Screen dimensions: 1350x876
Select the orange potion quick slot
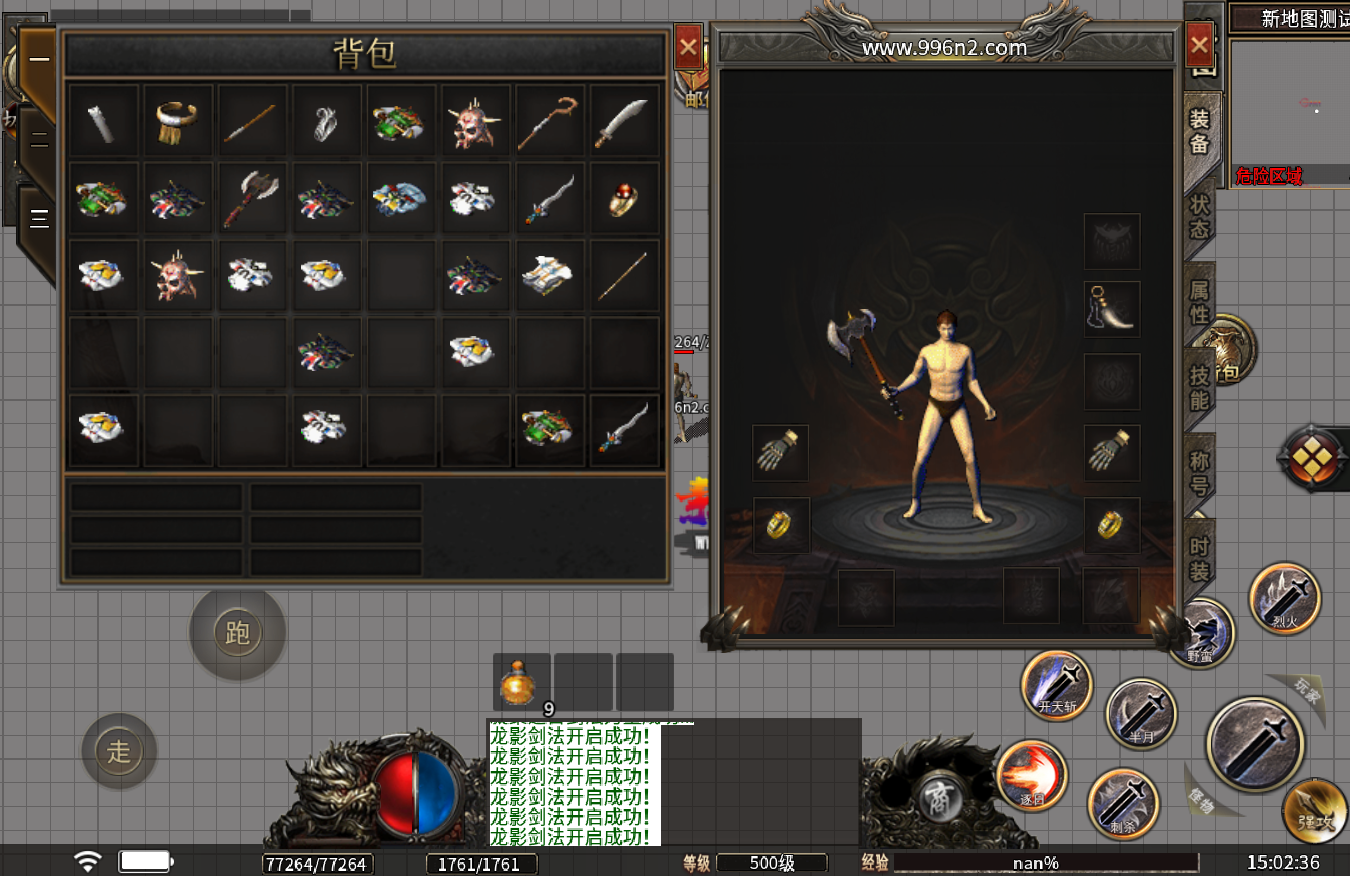click(521, 682)
